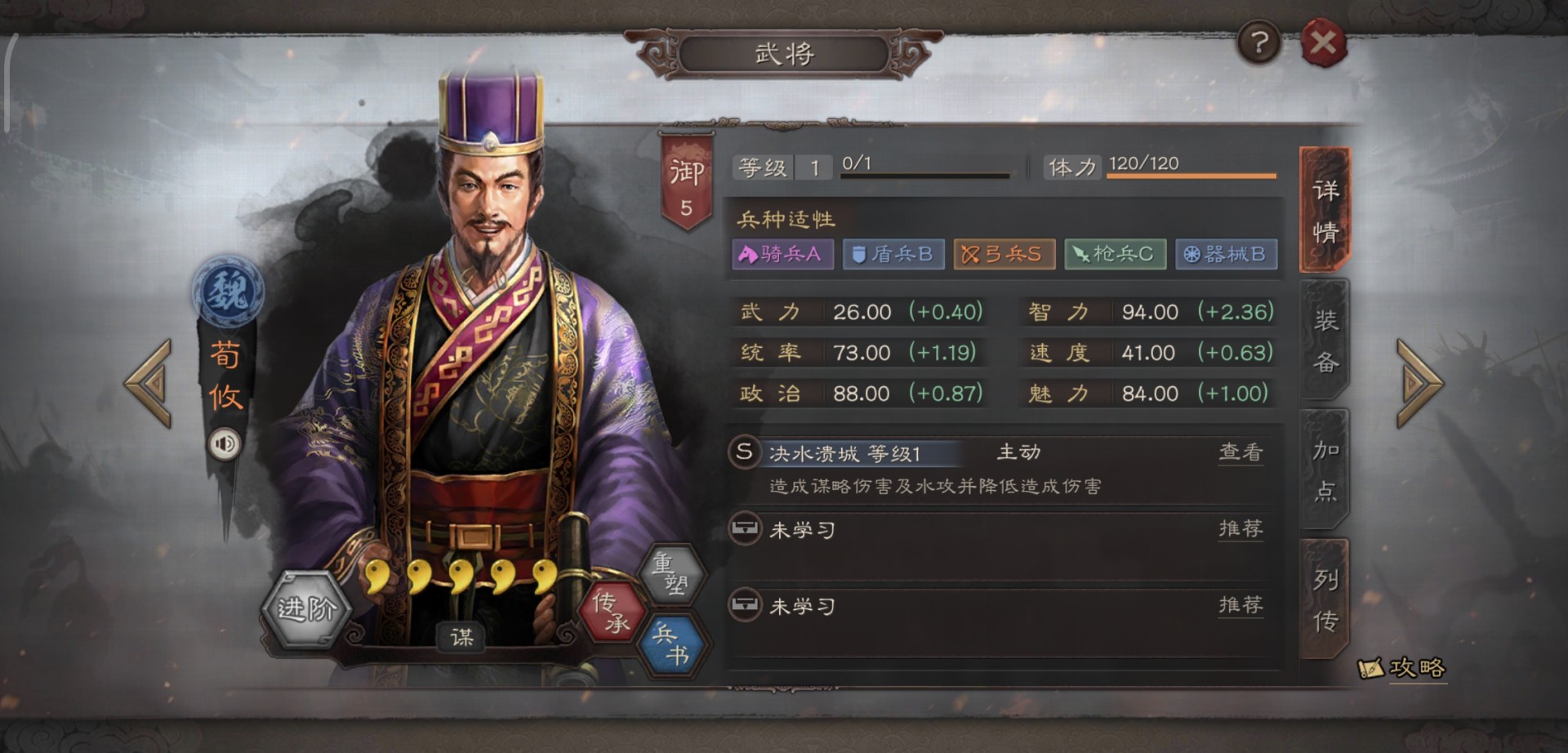Viewport: 1568px width, 753px height.
Task: Open the 重塑 remold hexagon
Action: tap(671, 575)
